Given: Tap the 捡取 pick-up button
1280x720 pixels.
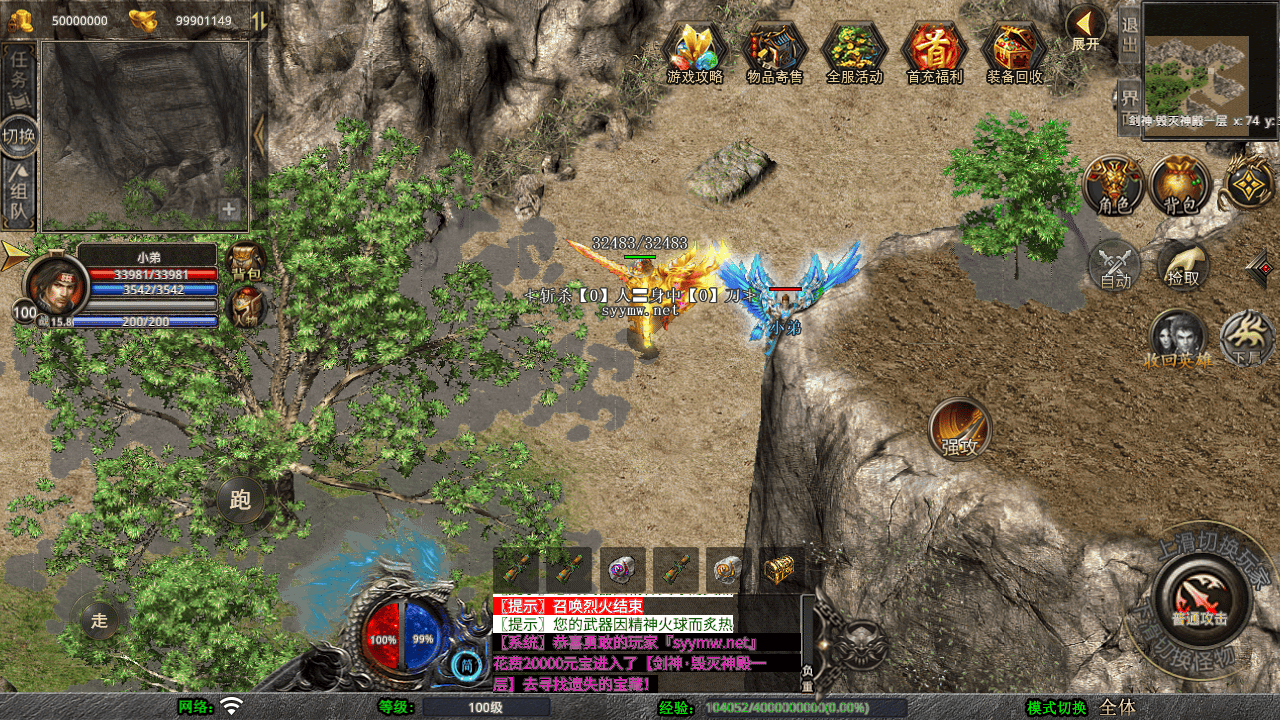Looking at the screenshot, I should [1183, 265].
